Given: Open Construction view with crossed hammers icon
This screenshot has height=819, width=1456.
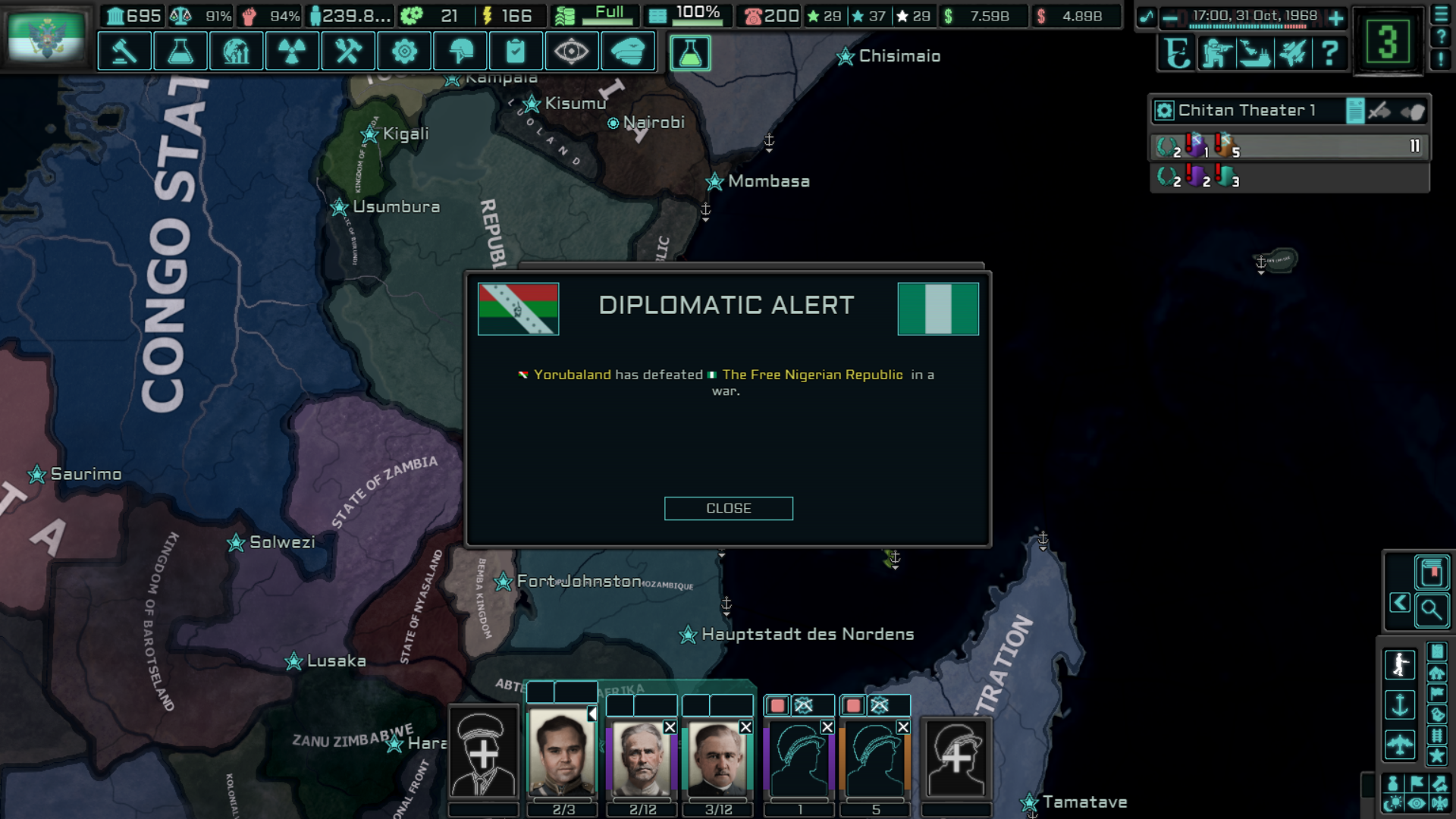Looking at the screenshot, I should point(348,51).
